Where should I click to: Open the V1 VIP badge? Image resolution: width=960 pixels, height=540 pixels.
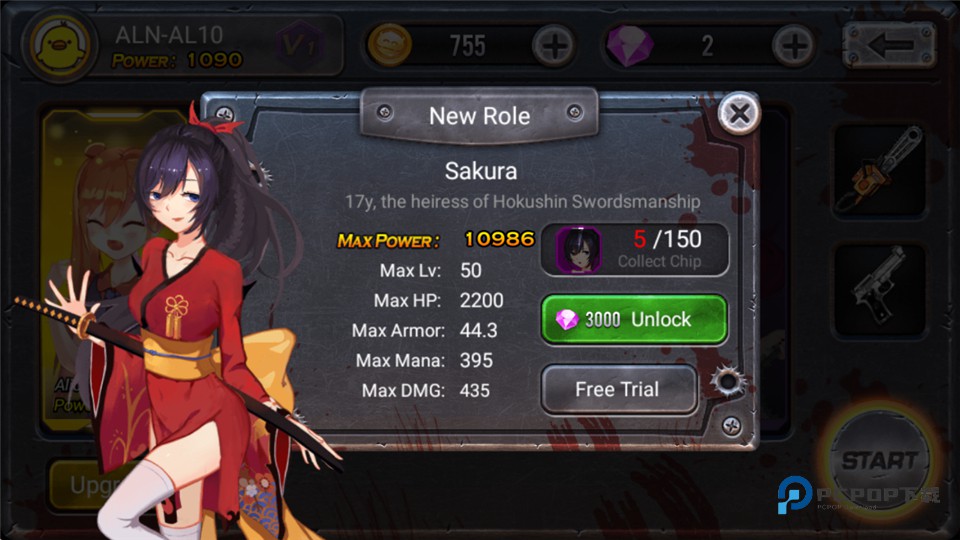[299, 45]
